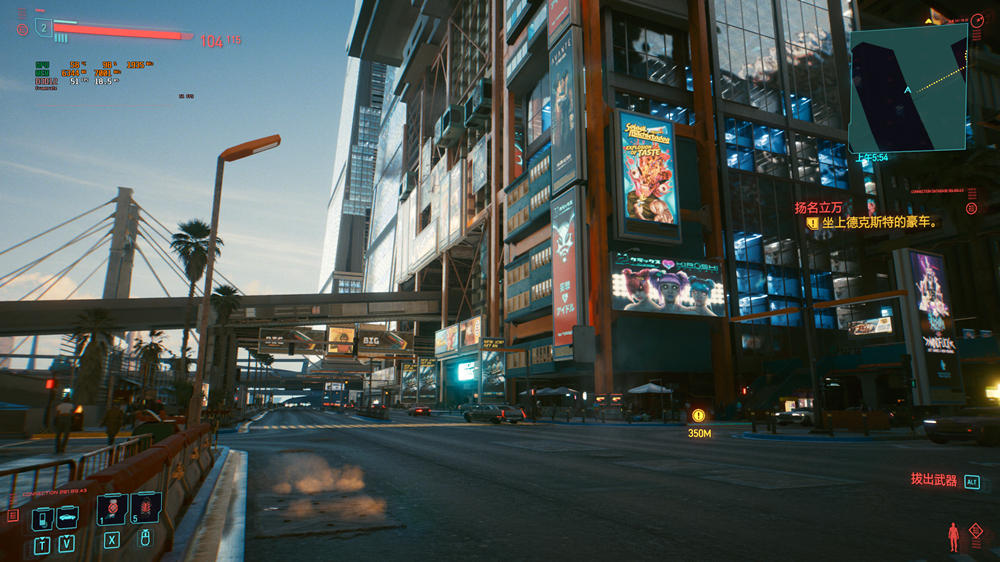Select the phone quick-access slot
The width and height of the screenshot is (1000, 562).
tap(42, 518)
